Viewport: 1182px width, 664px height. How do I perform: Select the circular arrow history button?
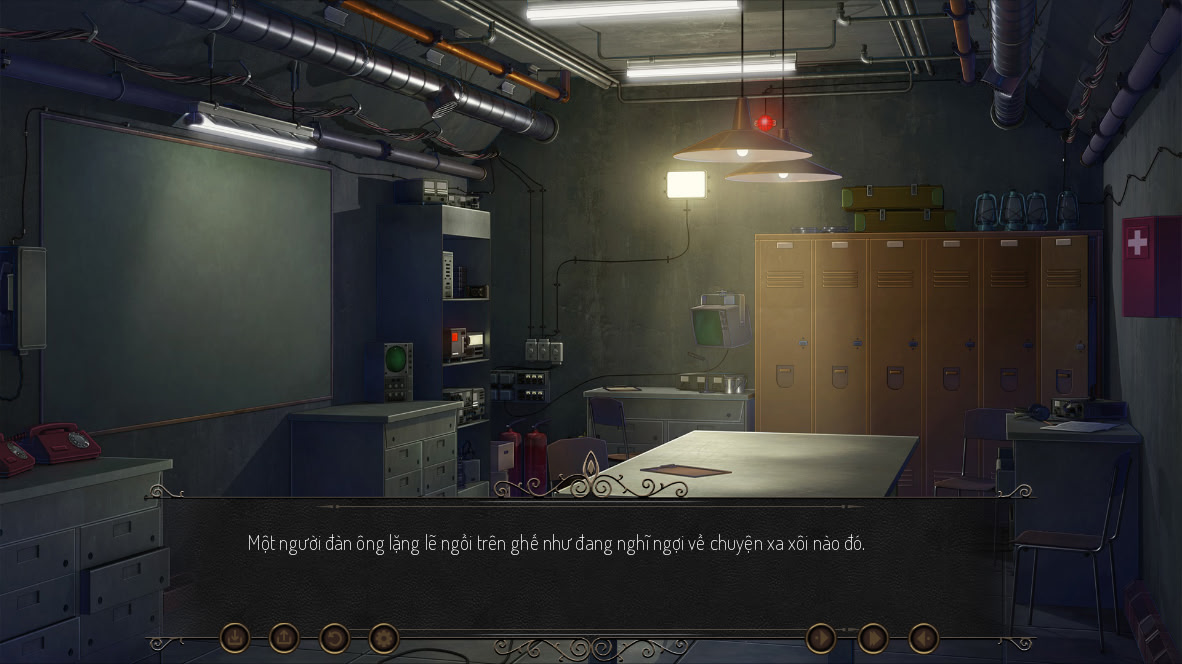(334, 637)
